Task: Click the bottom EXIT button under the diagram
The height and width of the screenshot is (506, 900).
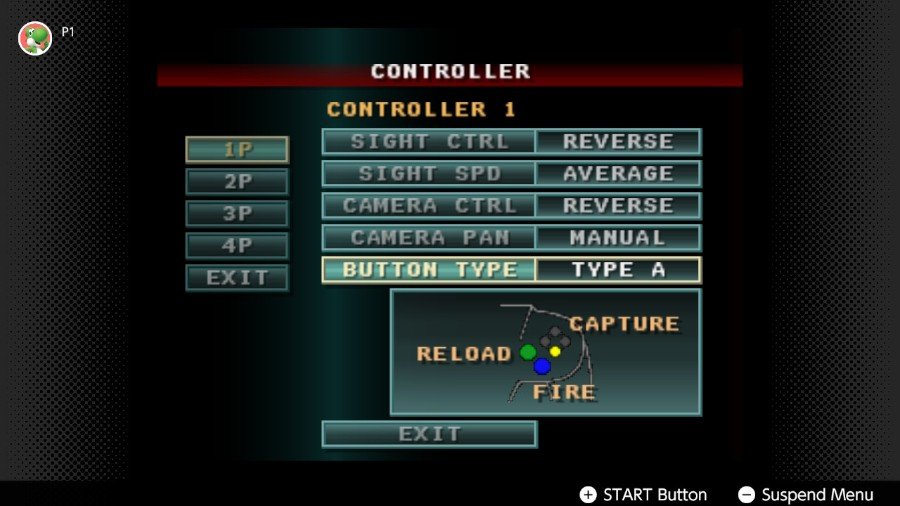Action: pyautogui.click(x=429, y=434)
